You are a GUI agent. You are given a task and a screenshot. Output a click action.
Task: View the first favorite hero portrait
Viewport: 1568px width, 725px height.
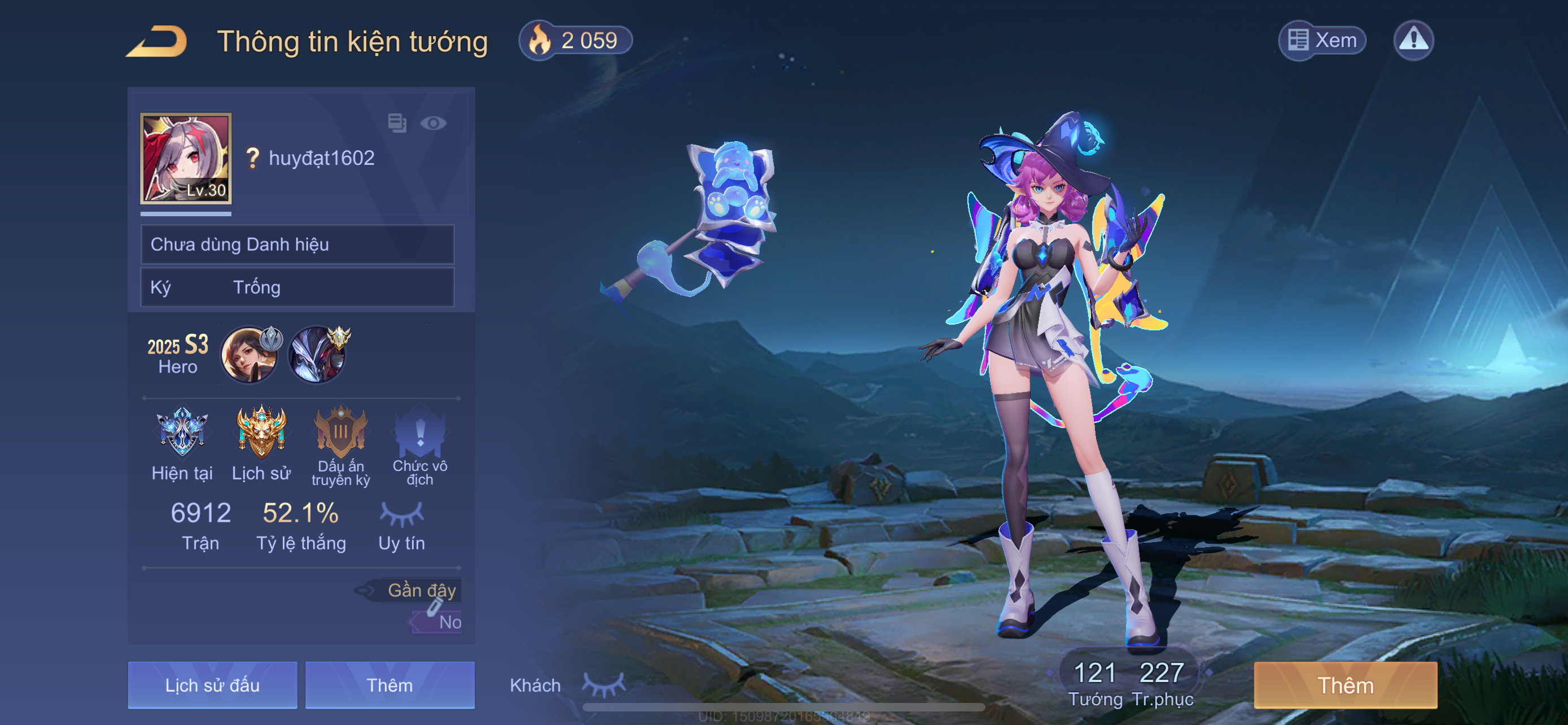click(x=249, y=355)
